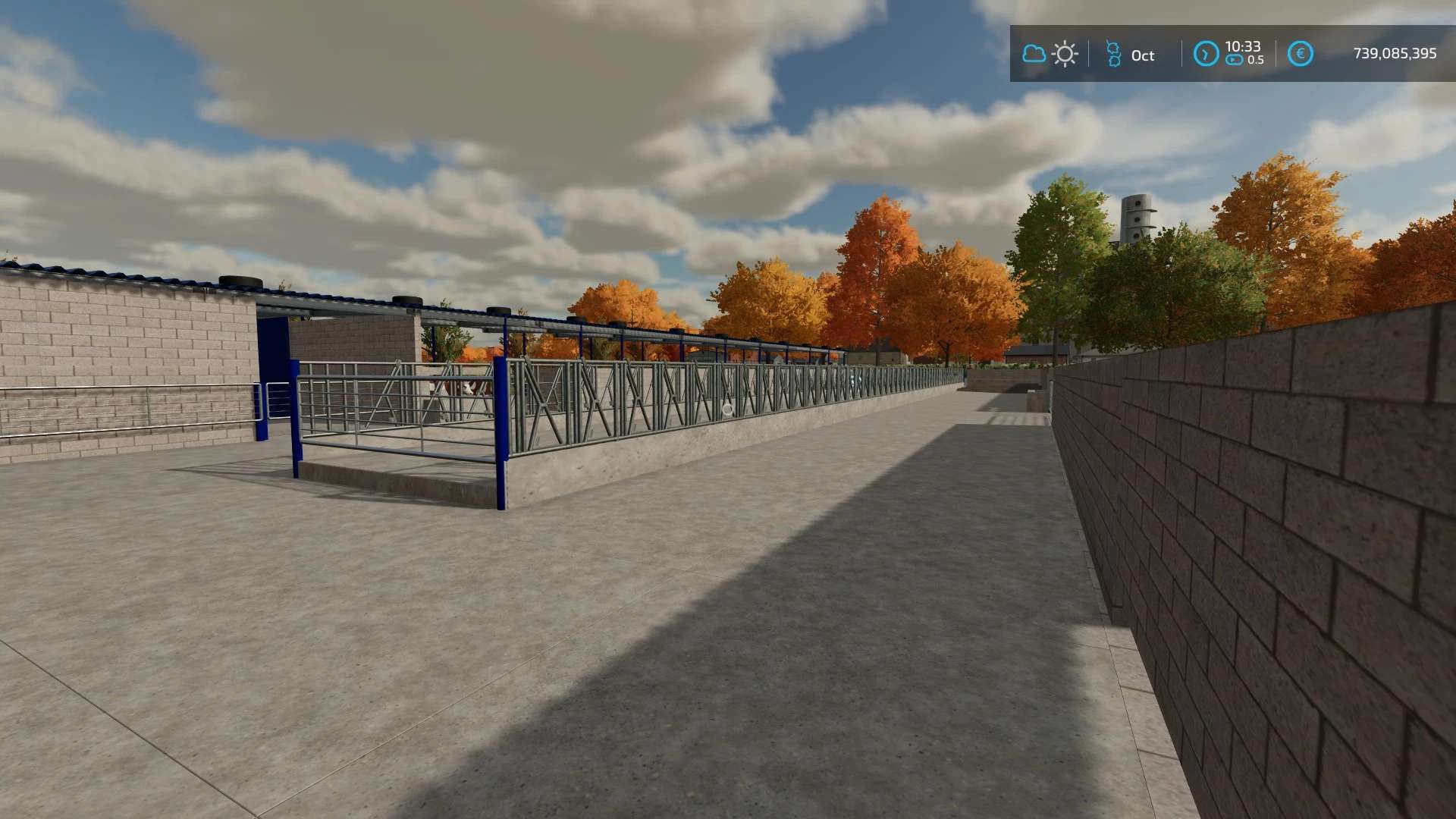Click the 739,085,395 money balance

pyautogui.click(x=1393, y=53)
